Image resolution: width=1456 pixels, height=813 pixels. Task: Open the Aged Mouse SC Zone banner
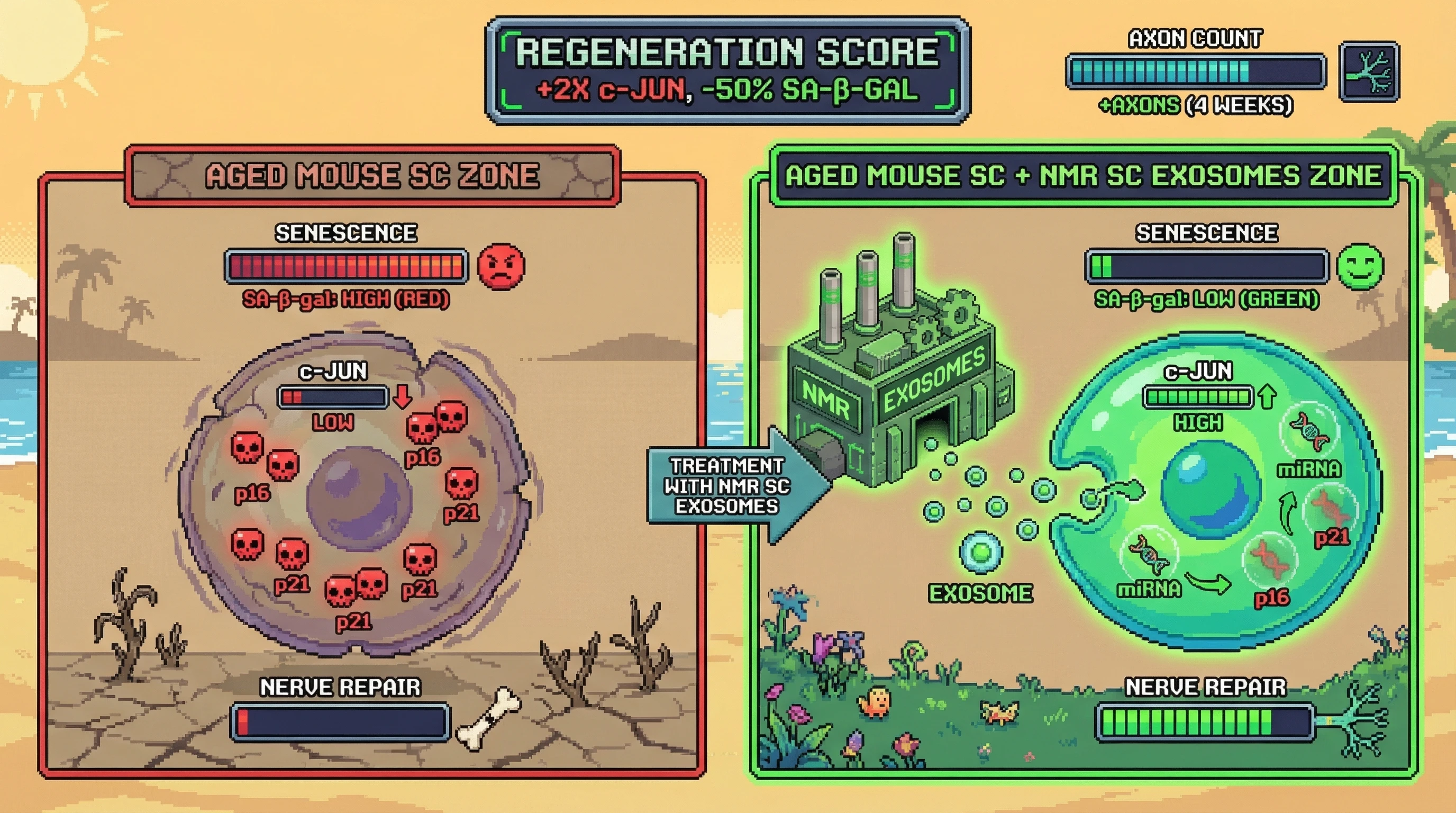372,175
